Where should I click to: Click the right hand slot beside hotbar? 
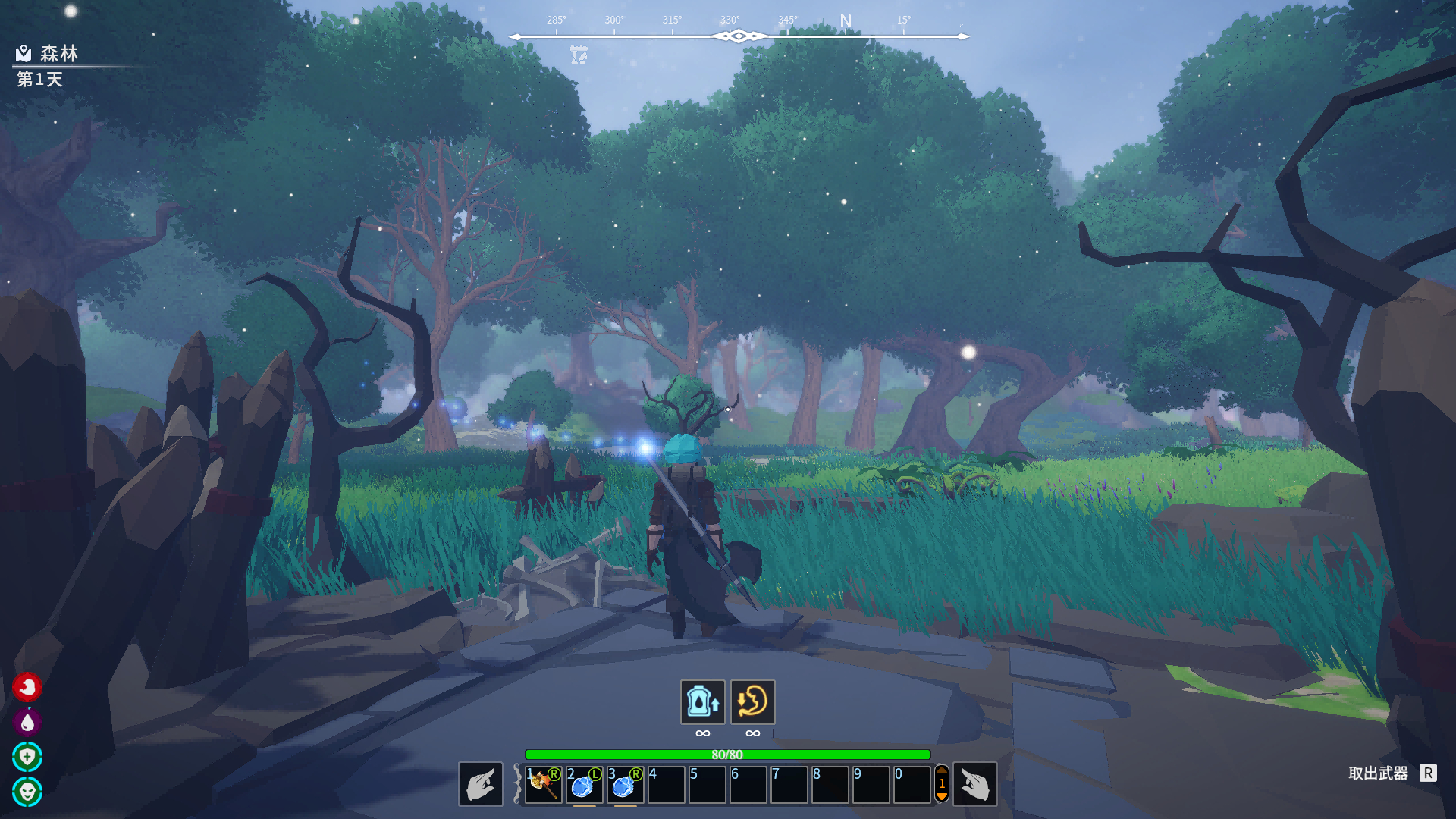974,784
